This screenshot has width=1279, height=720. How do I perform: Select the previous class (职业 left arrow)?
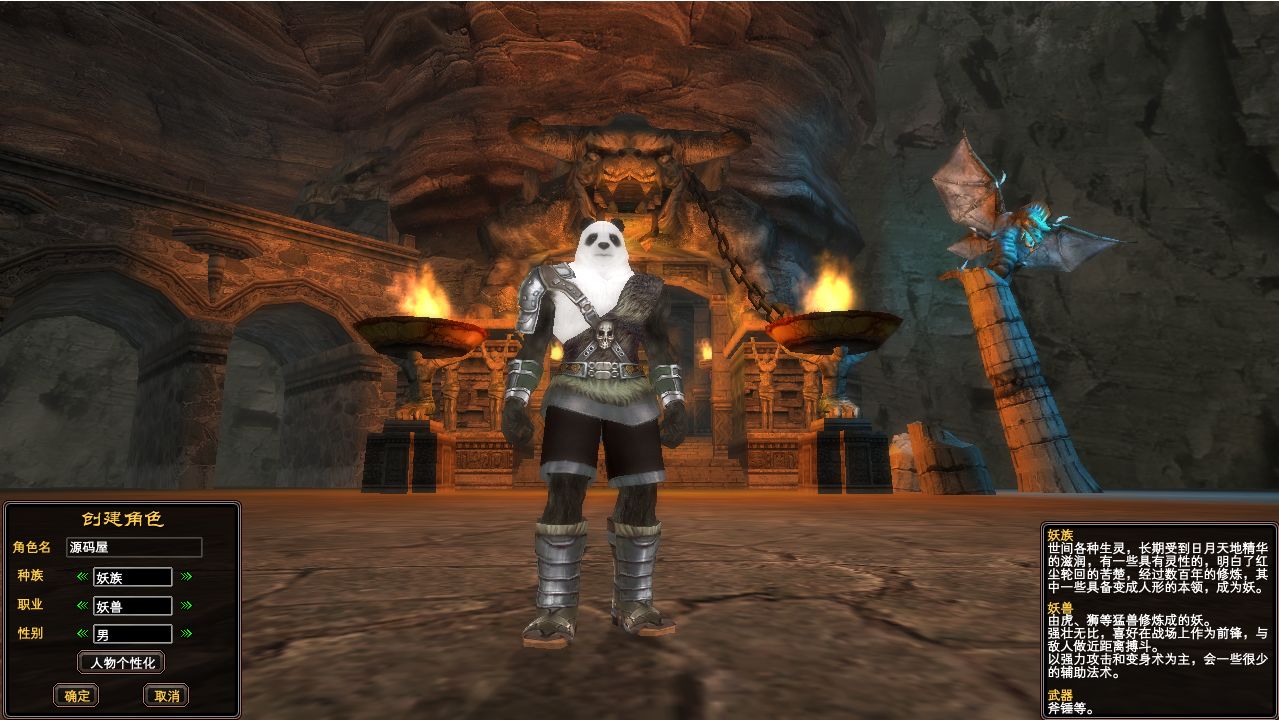tap(83, 605)
